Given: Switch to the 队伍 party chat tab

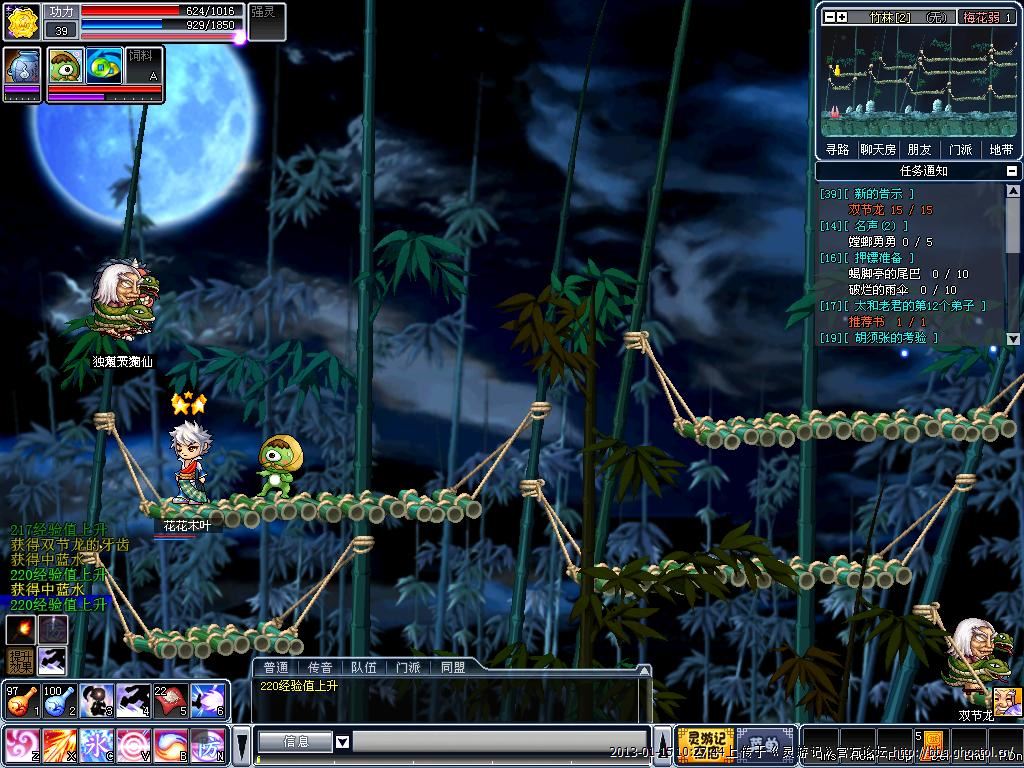Looking at the screenshot, I should tap(364, 667).
